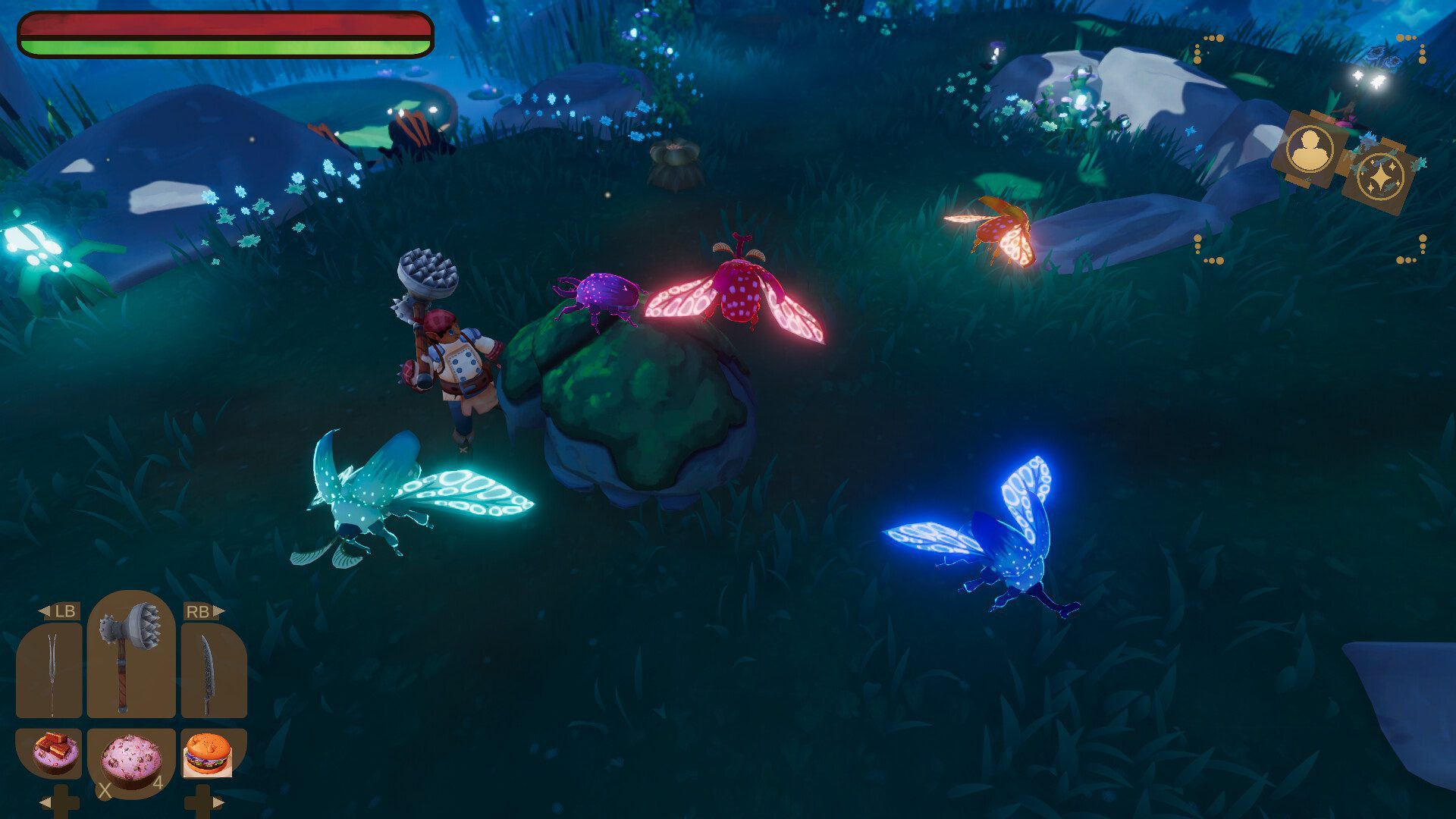
Task: Activate the sparkle star icon
Action: point(1381,177)
